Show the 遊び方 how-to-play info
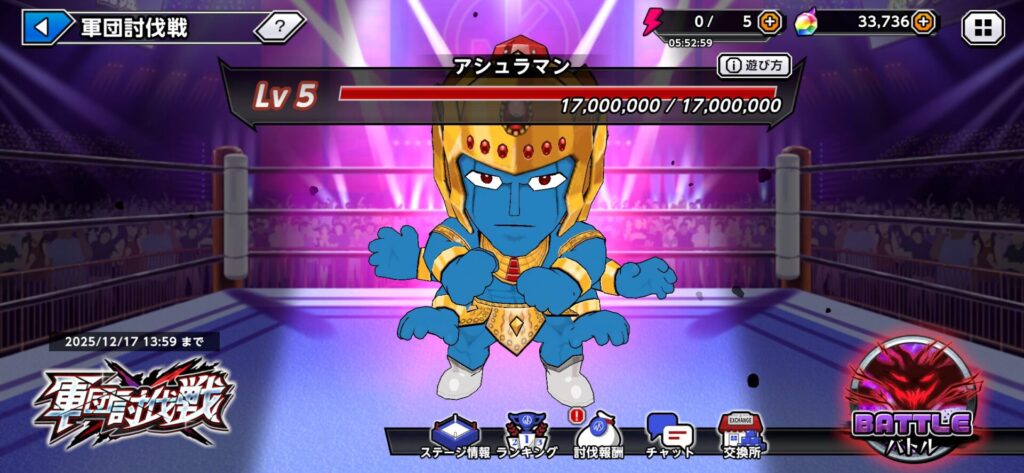 click(753, 66)
